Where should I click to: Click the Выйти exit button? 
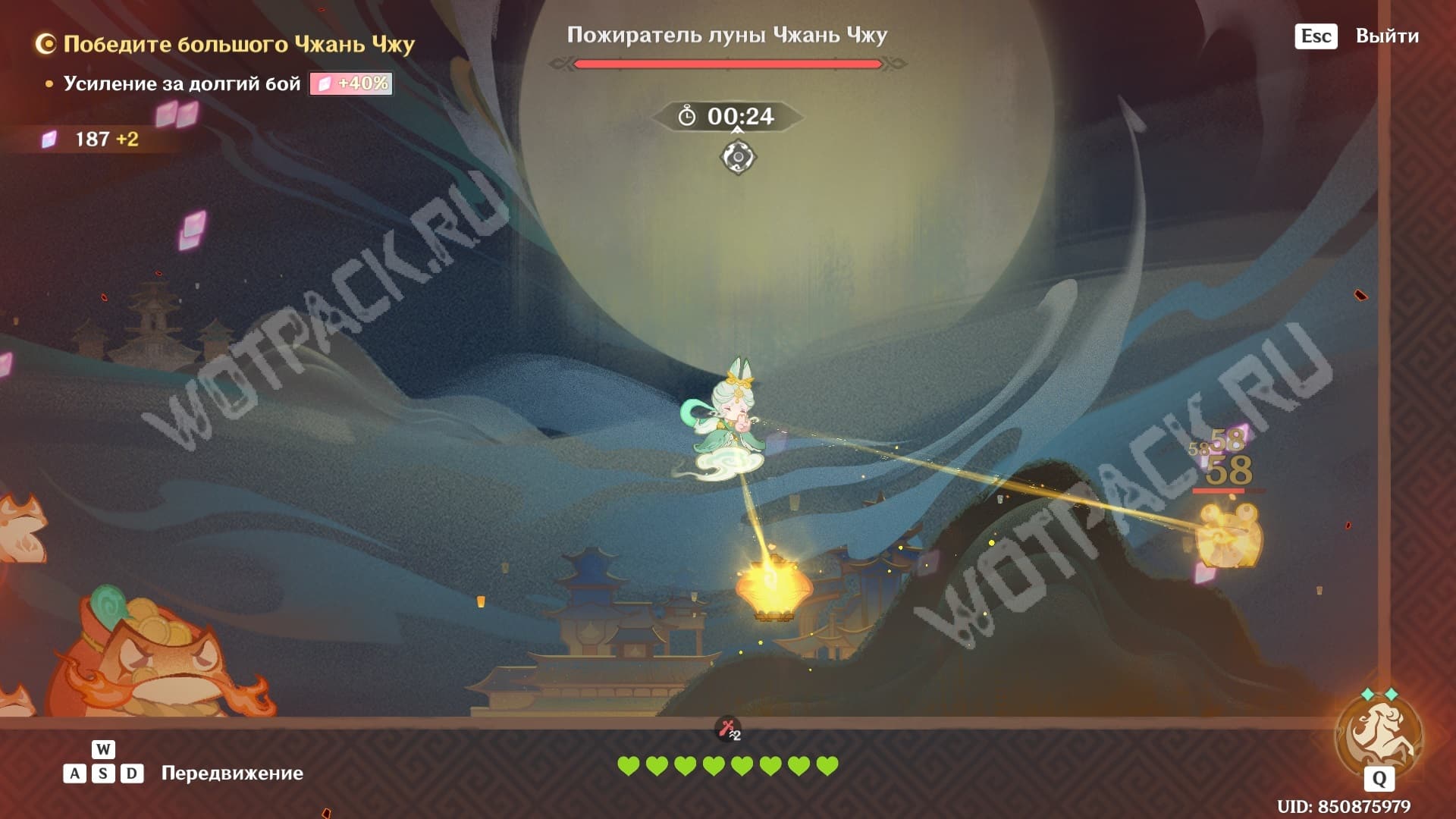[x=1386, y=36]
